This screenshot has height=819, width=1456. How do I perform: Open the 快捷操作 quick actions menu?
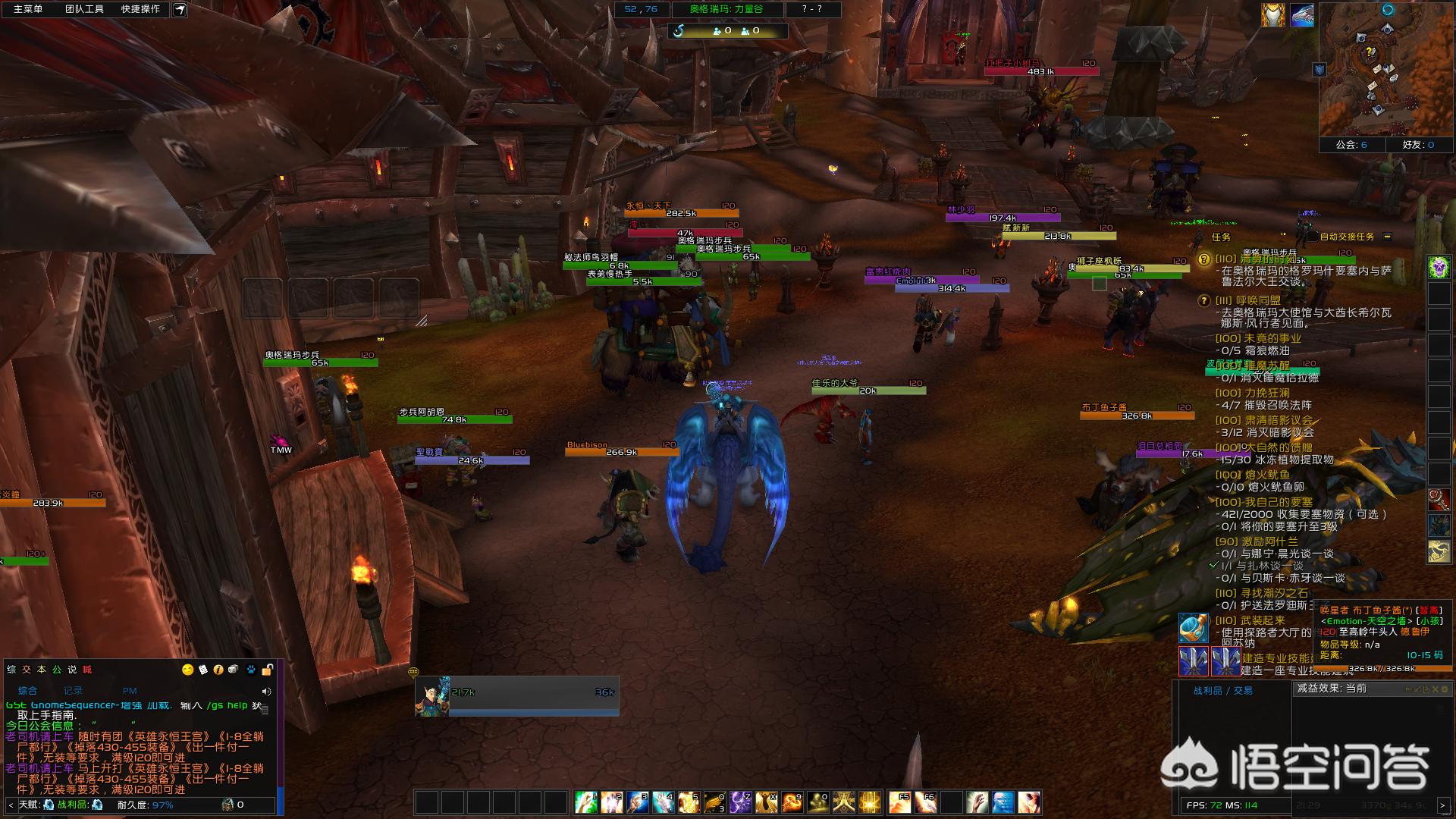click(x=140, y=9)
